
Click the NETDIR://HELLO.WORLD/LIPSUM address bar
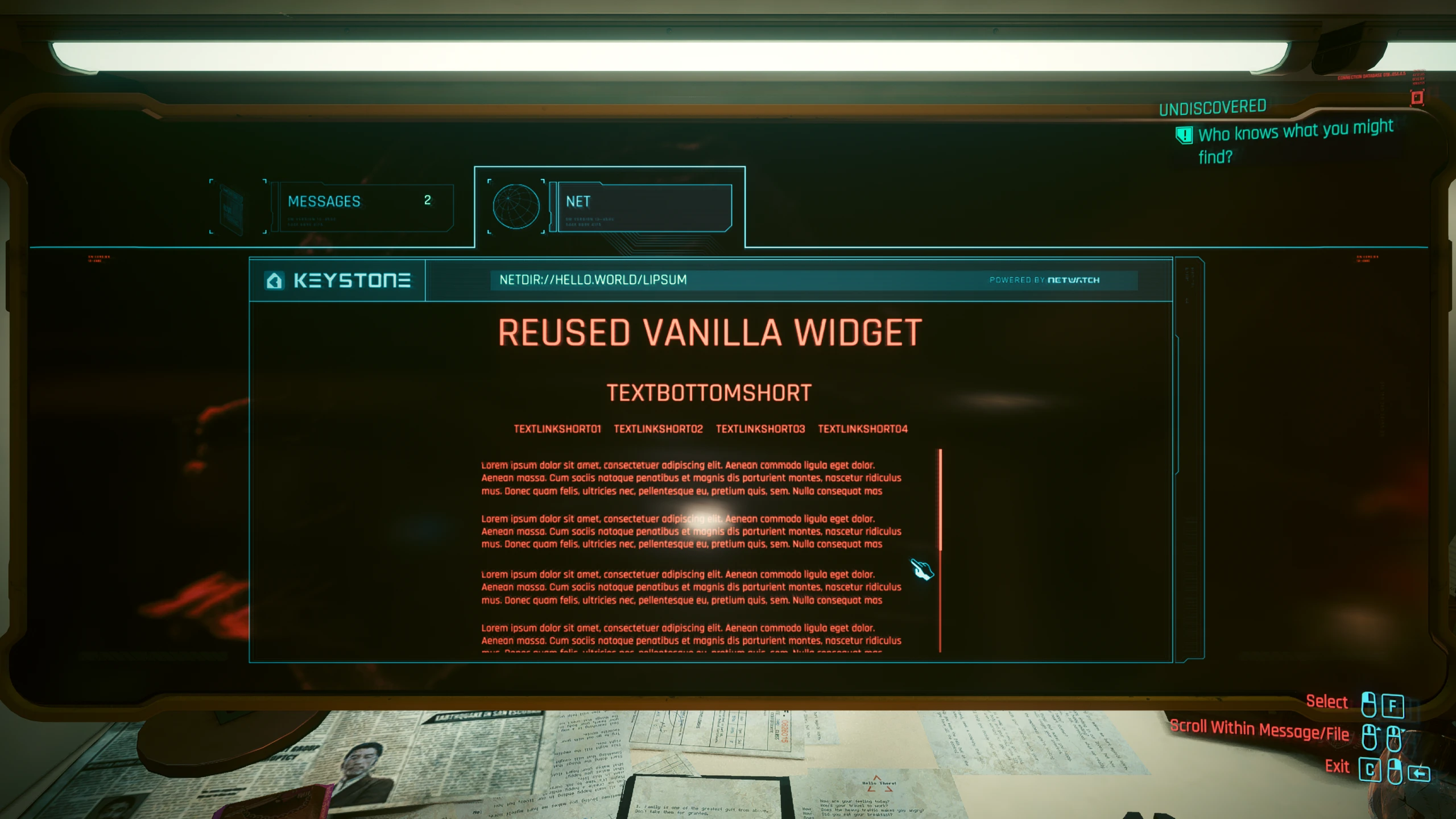click(593, 280)
